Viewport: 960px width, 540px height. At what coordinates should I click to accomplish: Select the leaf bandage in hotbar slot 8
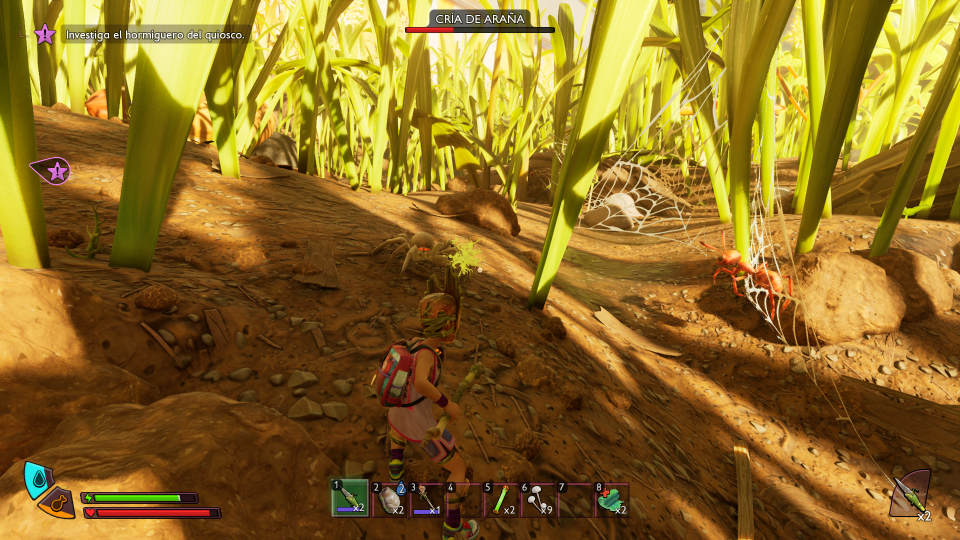click(611, 498)
